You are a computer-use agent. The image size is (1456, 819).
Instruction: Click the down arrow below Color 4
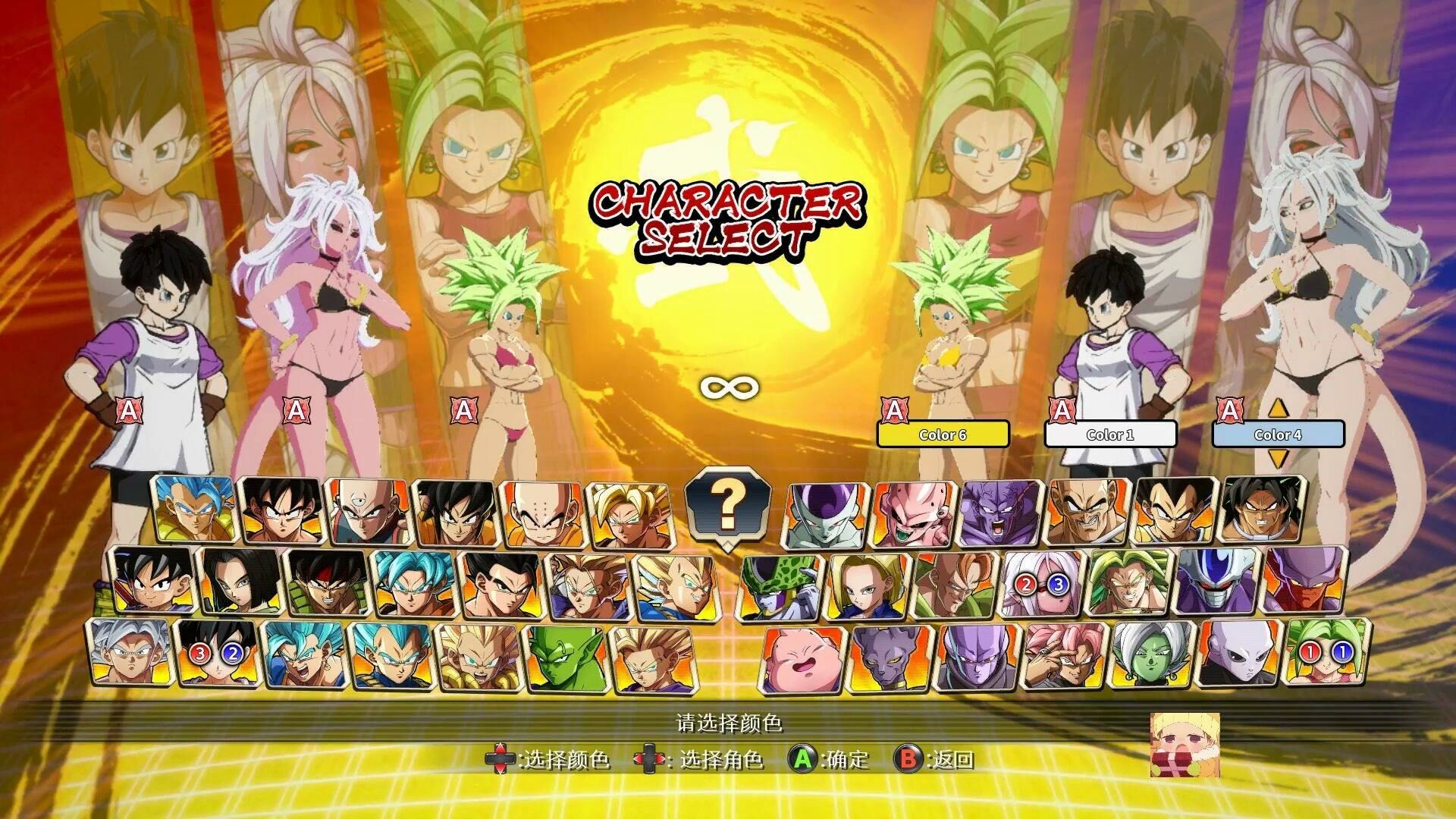pos(1279,458)
